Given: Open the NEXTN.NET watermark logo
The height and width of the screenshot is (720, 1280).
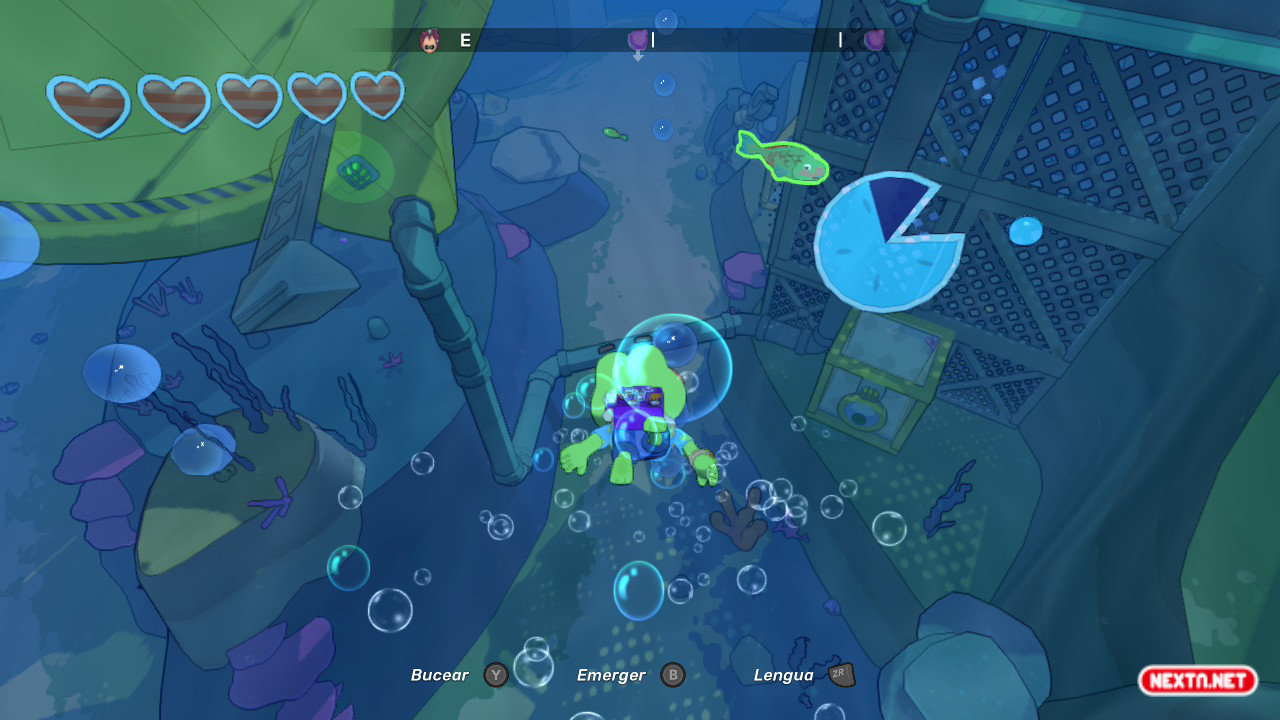Looking at the screenshot, I should pyautogui.click(x=1197, y=681).
